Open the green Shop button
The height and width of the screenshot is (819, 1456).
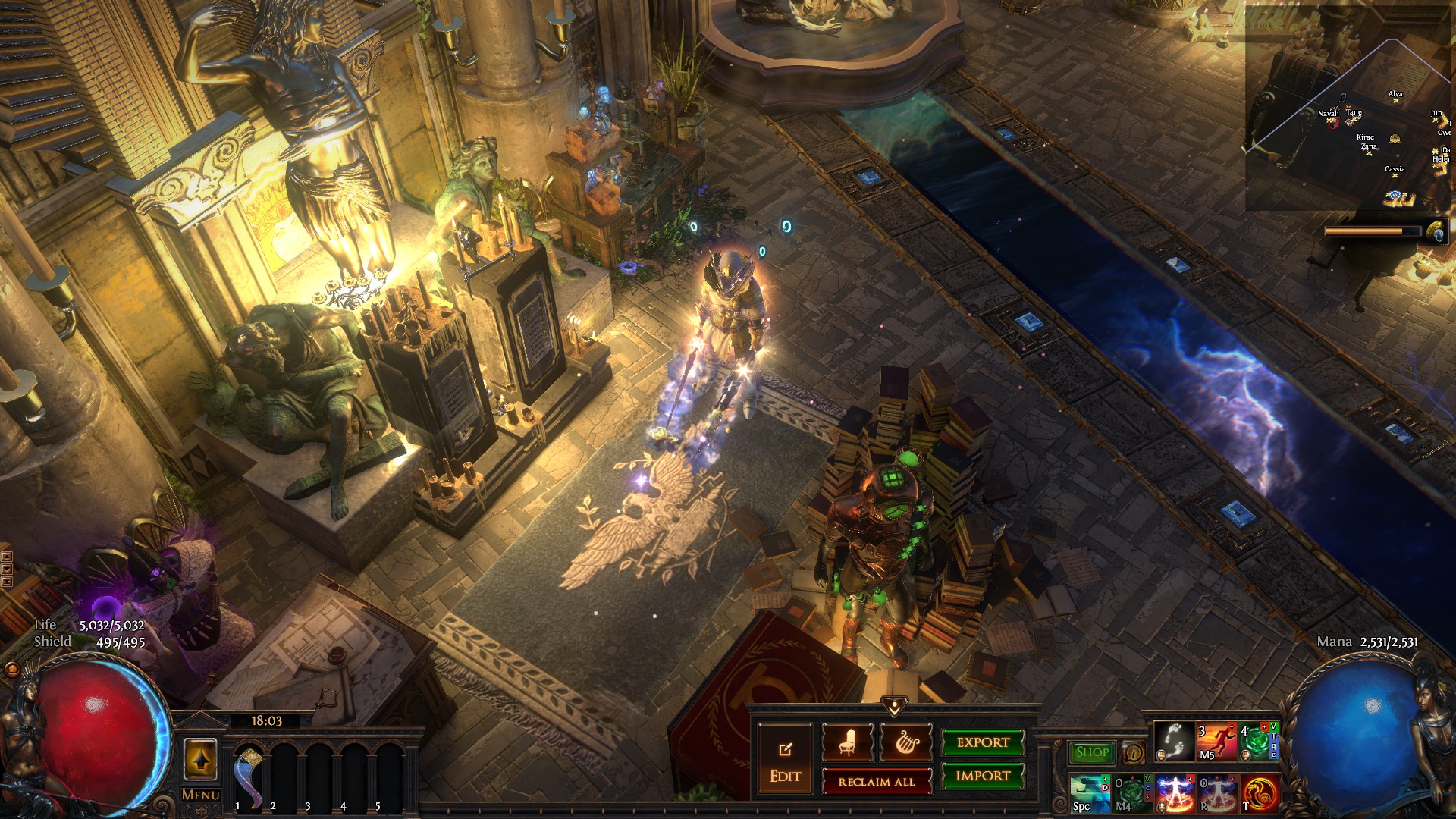pos(1092,752)
